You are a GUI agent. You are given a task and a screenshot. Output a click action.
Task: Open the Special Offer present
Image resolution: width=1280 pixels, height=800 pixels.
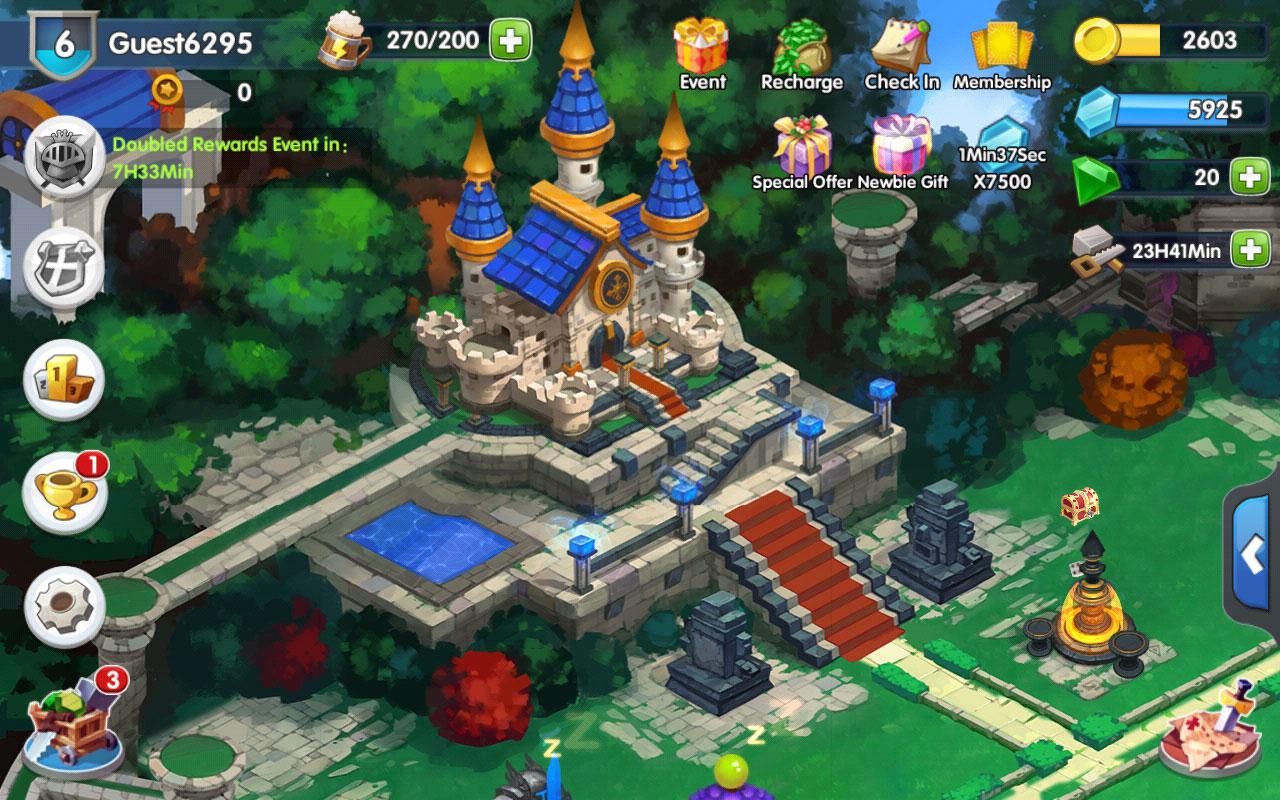tap(803, 145)
